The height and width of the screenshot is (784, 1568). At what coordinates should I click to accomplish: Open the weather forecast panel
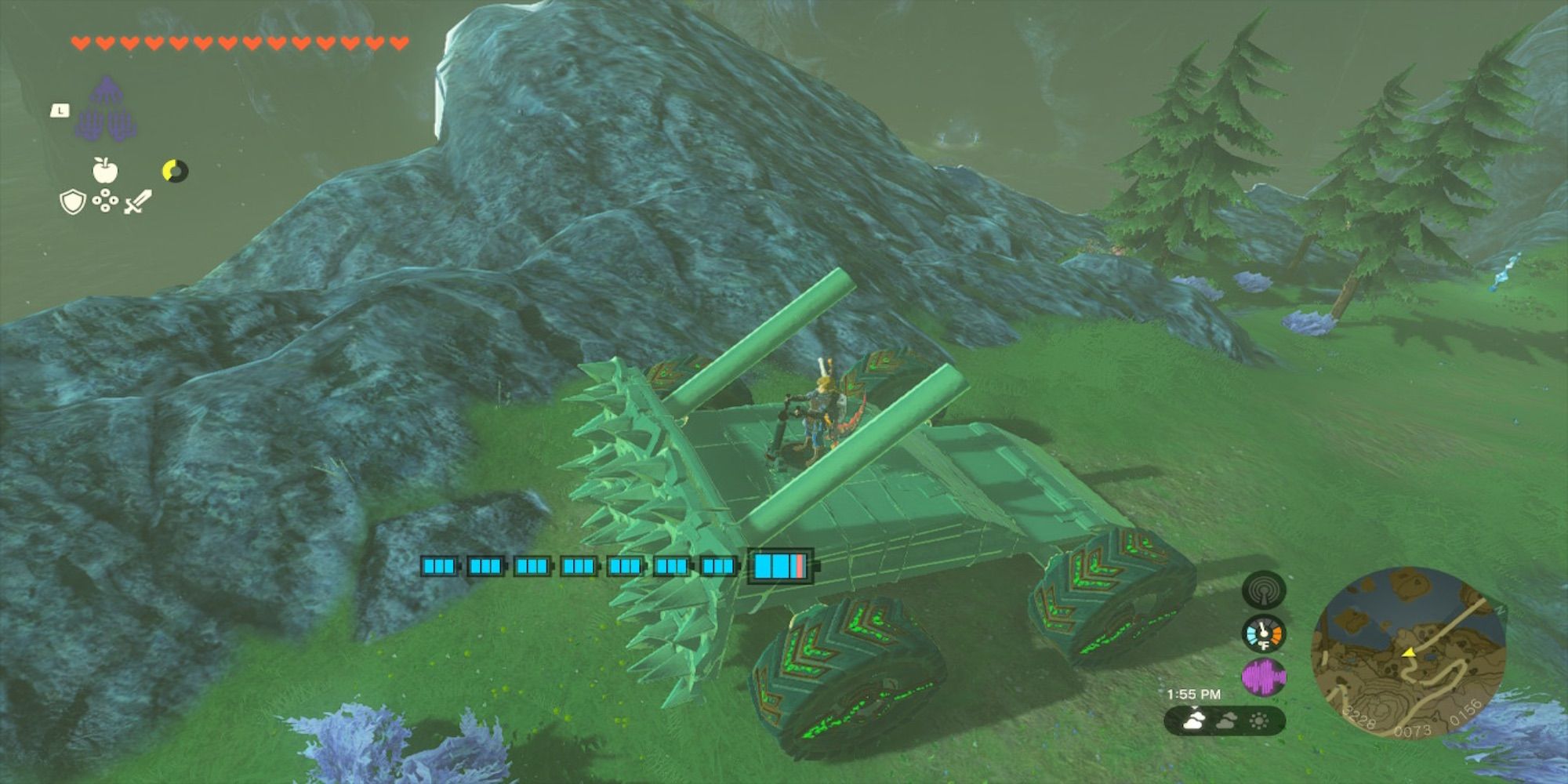(1225, 720)
